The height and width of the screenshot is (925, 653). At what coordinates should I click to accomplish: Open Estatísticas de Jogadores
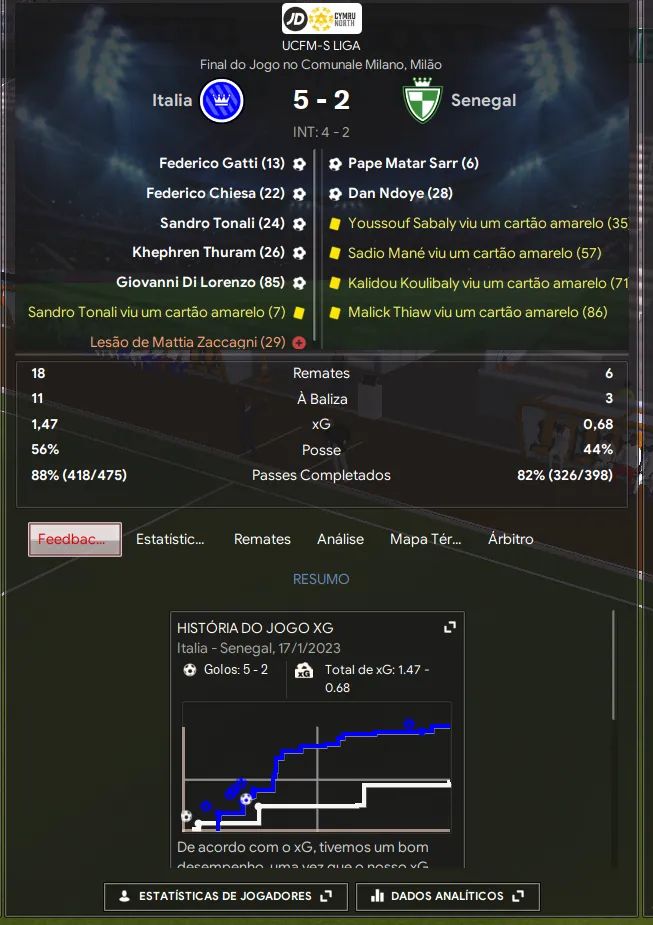(225, 896)
